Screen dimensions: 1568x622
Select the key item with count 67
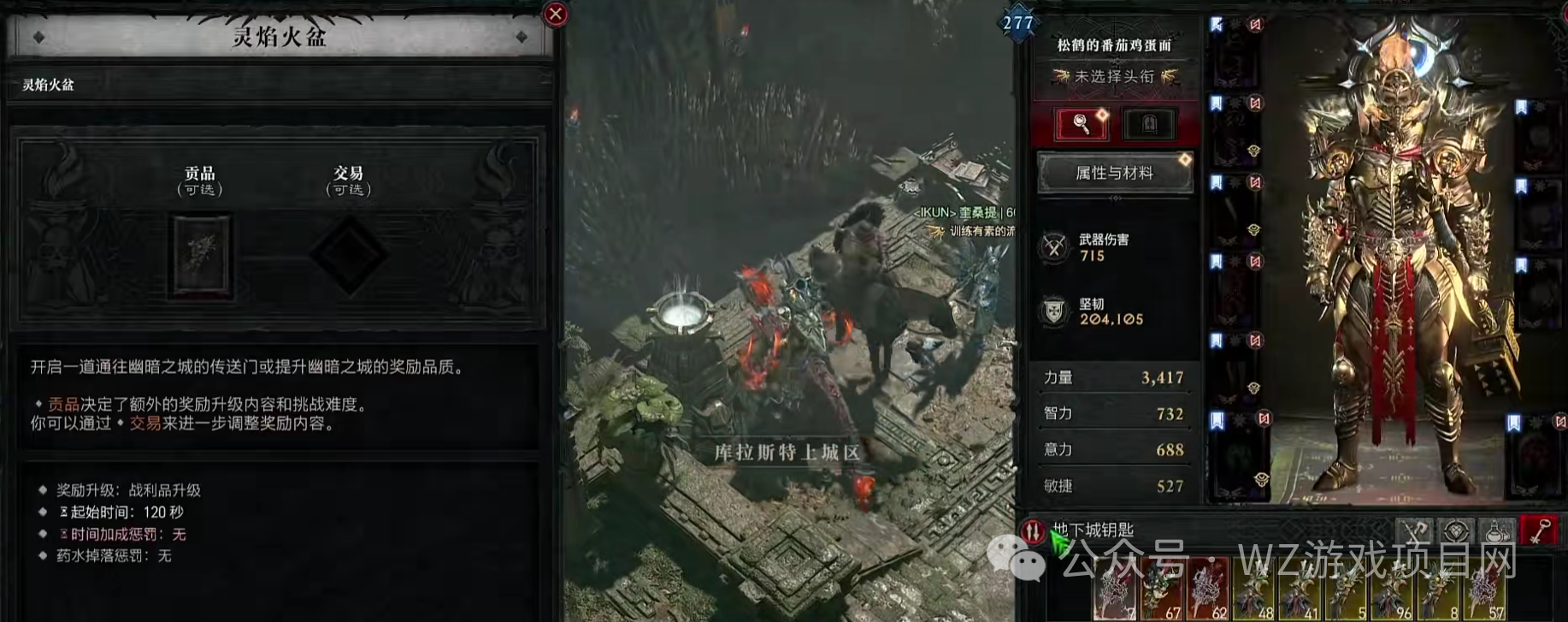(x=1162, y=589)
